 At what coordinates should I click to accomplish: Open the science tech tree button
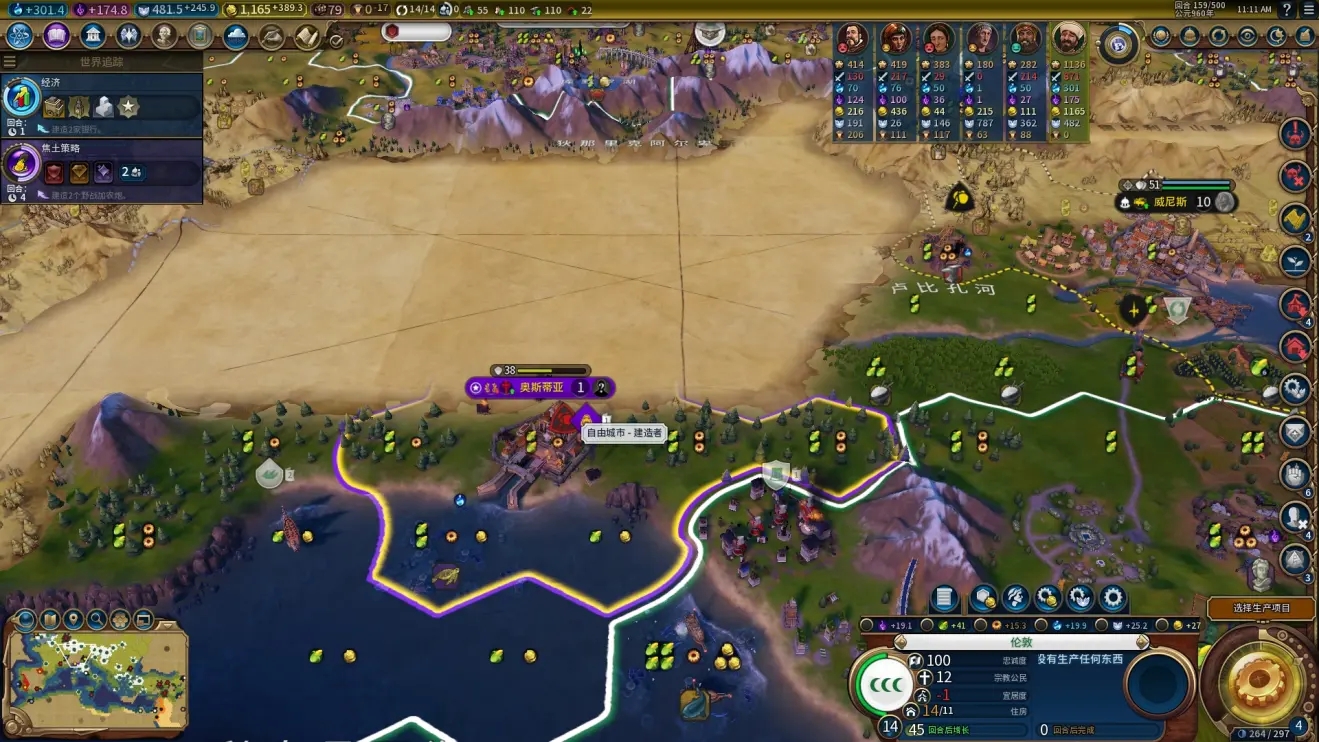[x=19, y=36]
